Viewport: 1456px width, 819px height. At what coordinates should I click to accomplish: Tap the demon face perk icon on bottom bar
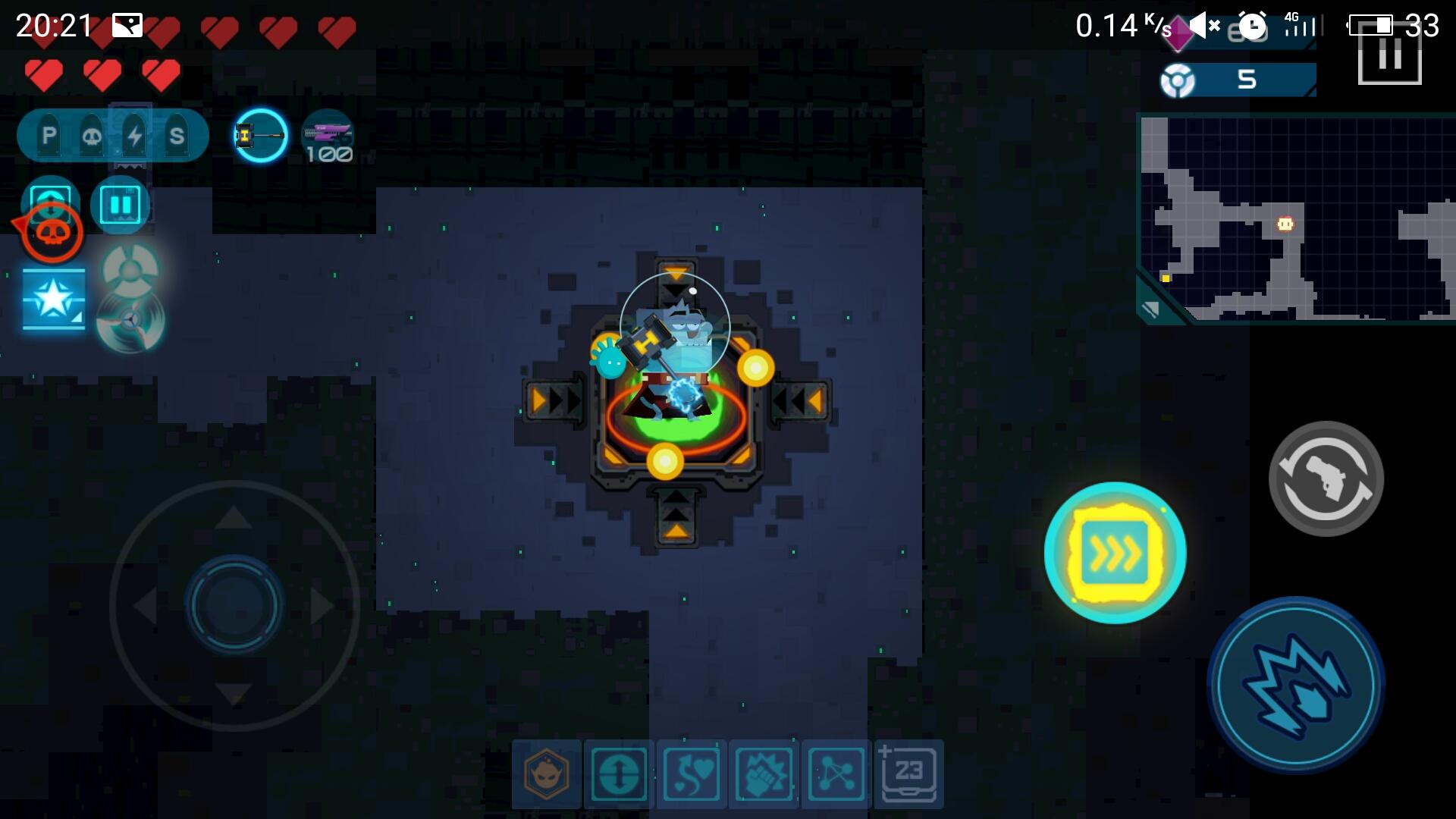549,774
